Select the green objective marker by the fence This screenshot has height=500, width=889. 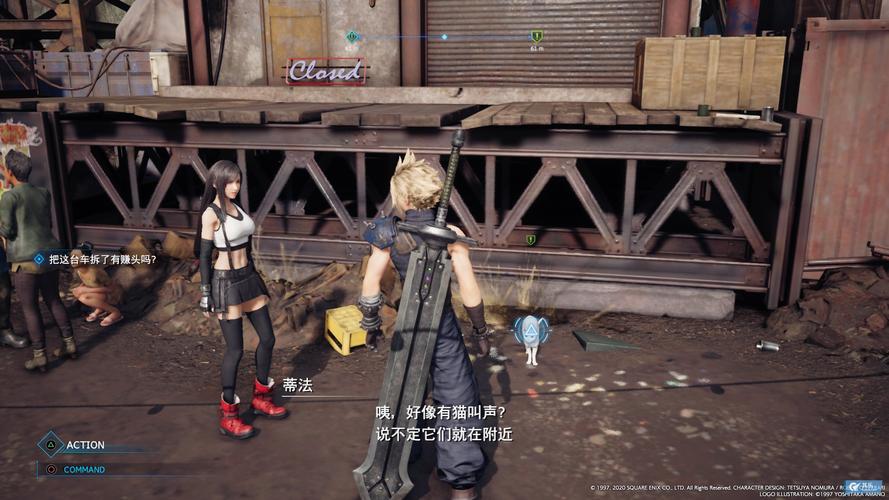(531, 240)
